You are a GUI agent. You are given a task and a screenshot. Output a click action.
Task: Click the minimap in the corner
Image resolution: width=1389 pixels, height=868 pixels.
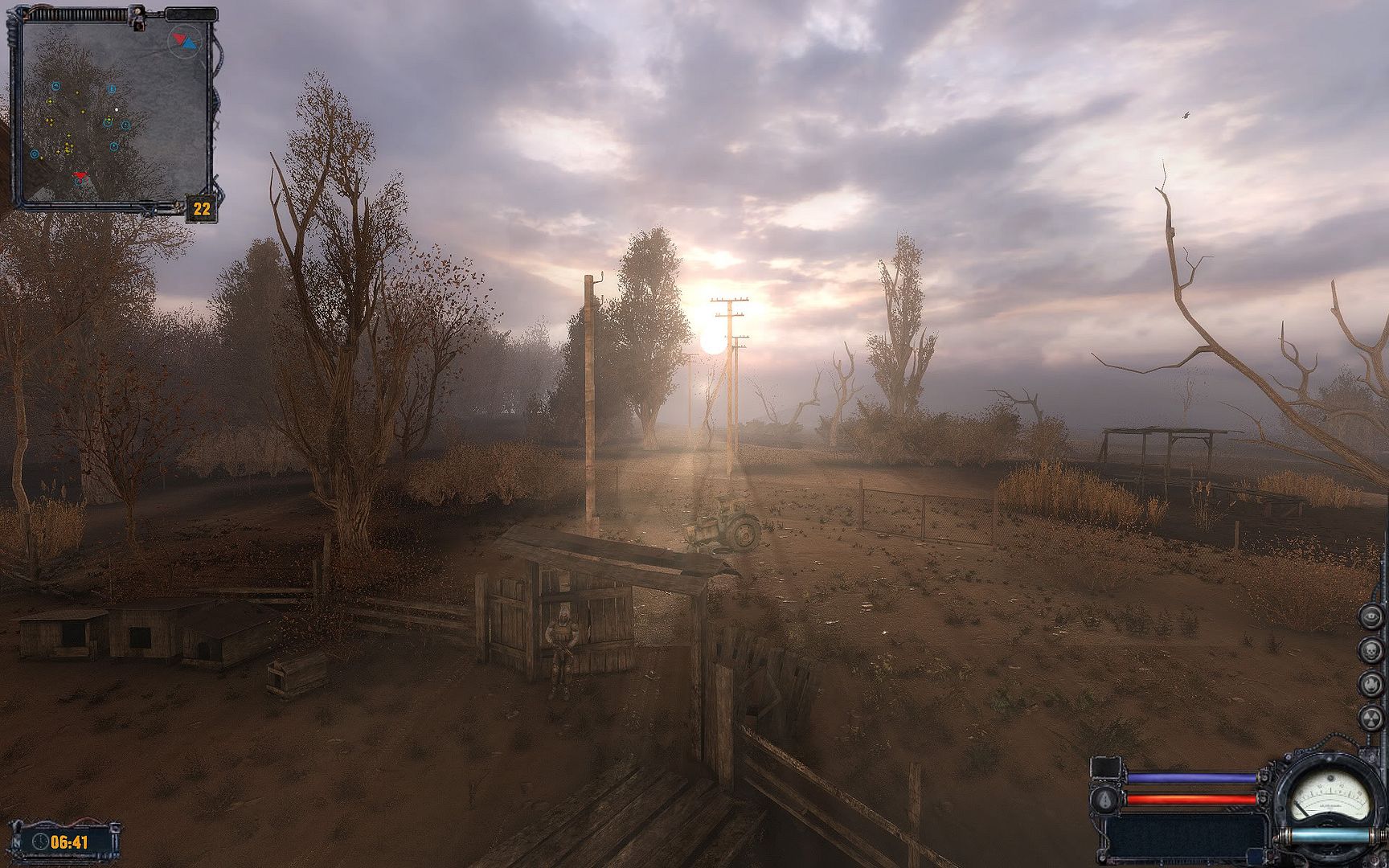[113, 113]
